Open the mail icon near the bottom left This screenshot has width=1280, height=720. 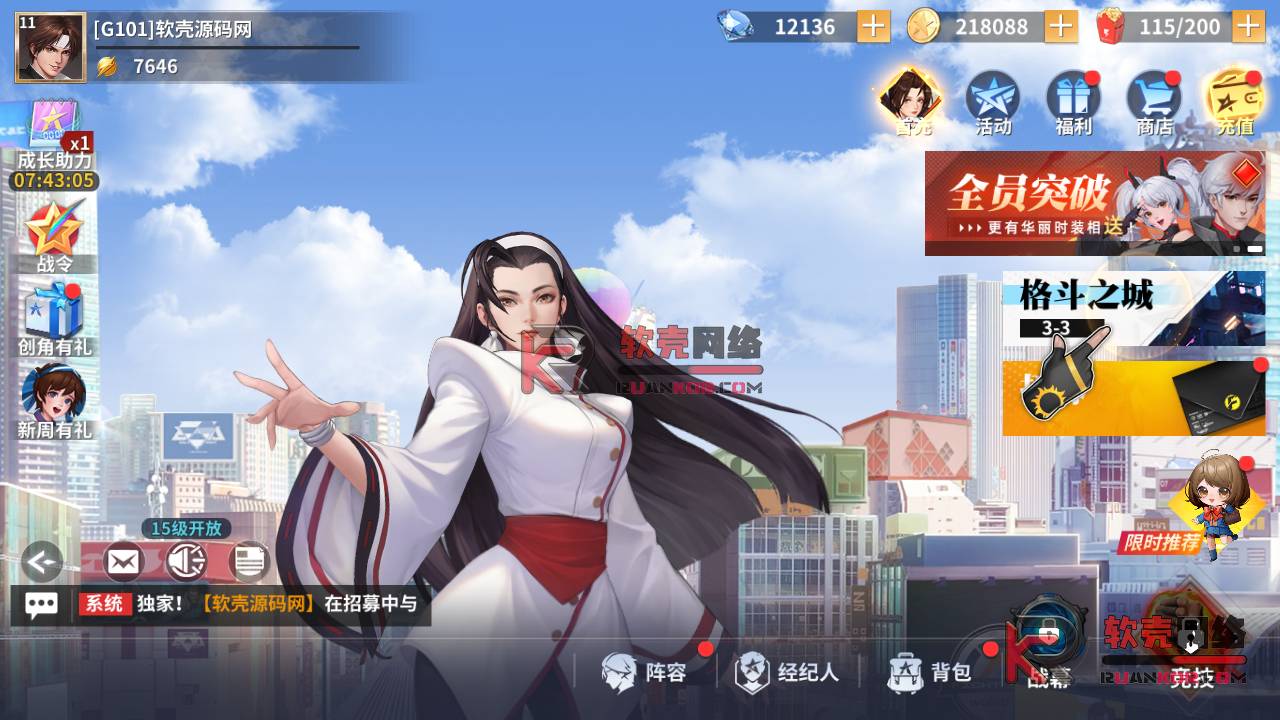click(x=122, y=562)
